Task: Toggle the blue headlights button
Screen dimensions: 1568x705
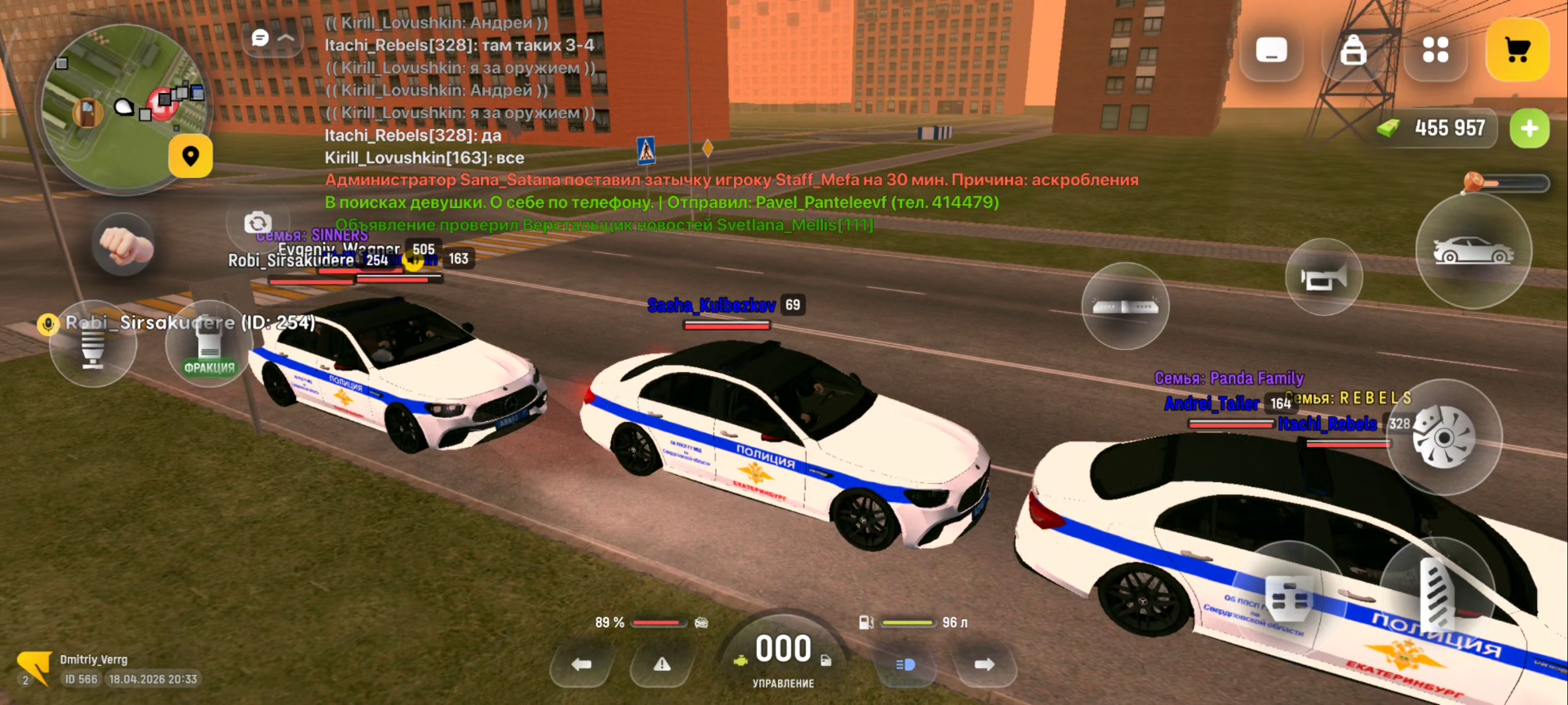Action: pyautogui.click(x=905, y=664)
